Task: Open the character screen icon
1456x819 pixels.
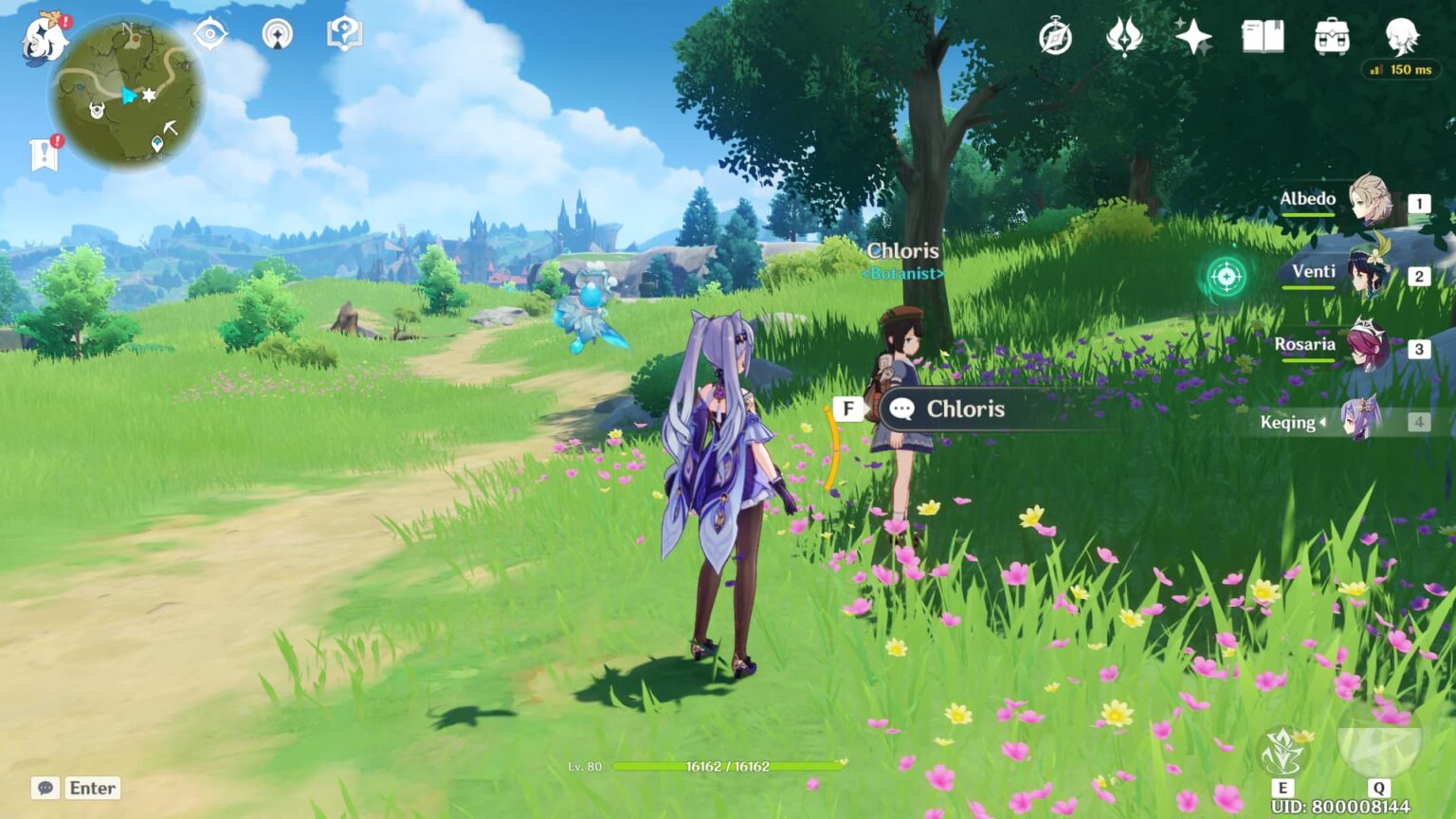Action: [x=1401, y=38]
